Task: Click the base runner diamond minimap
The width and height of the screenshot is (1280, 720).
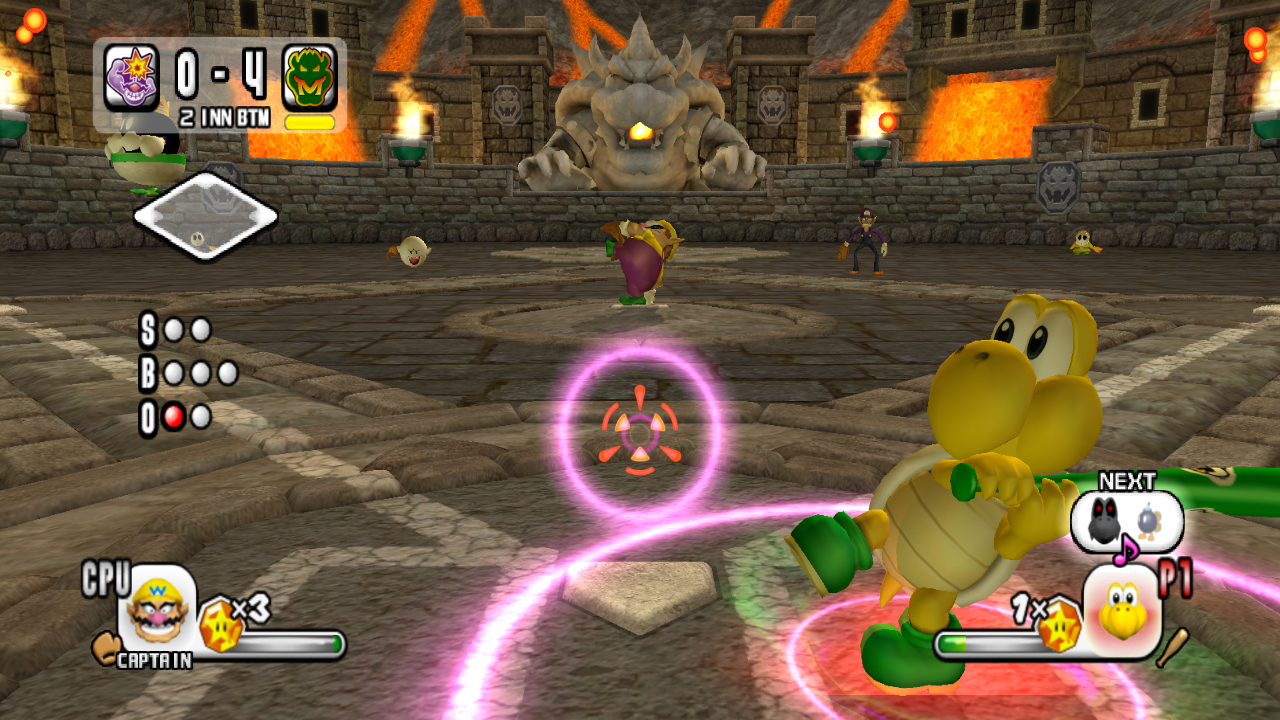Action: (205, 216)
